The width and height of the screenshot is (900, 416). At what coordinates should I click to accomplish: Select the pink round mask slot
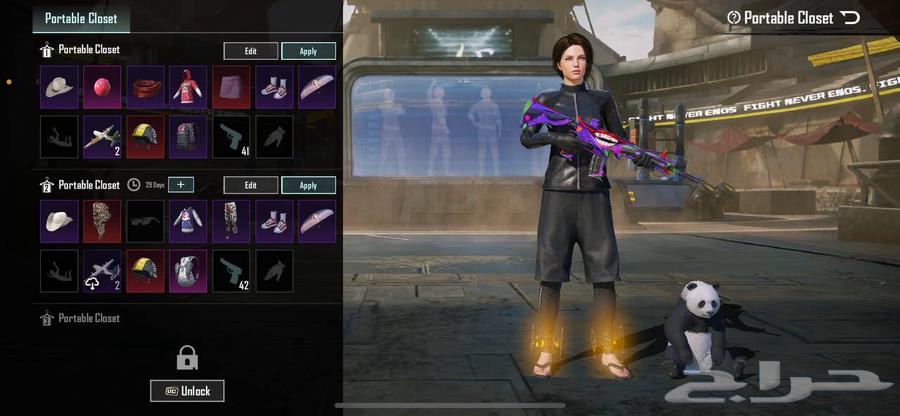(101, 88)
